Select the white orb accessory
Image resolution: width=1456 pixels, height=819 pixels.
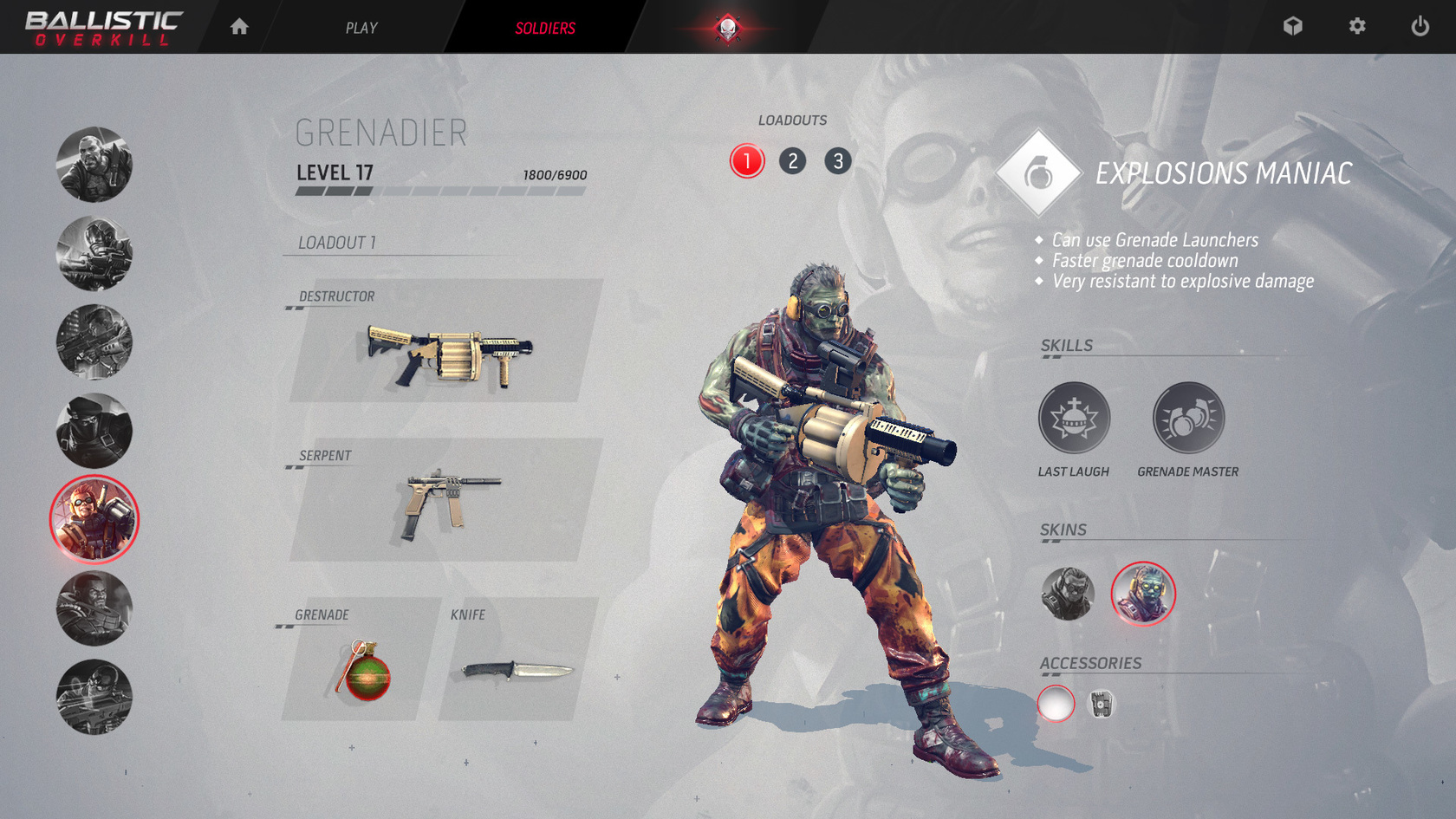1056,705
